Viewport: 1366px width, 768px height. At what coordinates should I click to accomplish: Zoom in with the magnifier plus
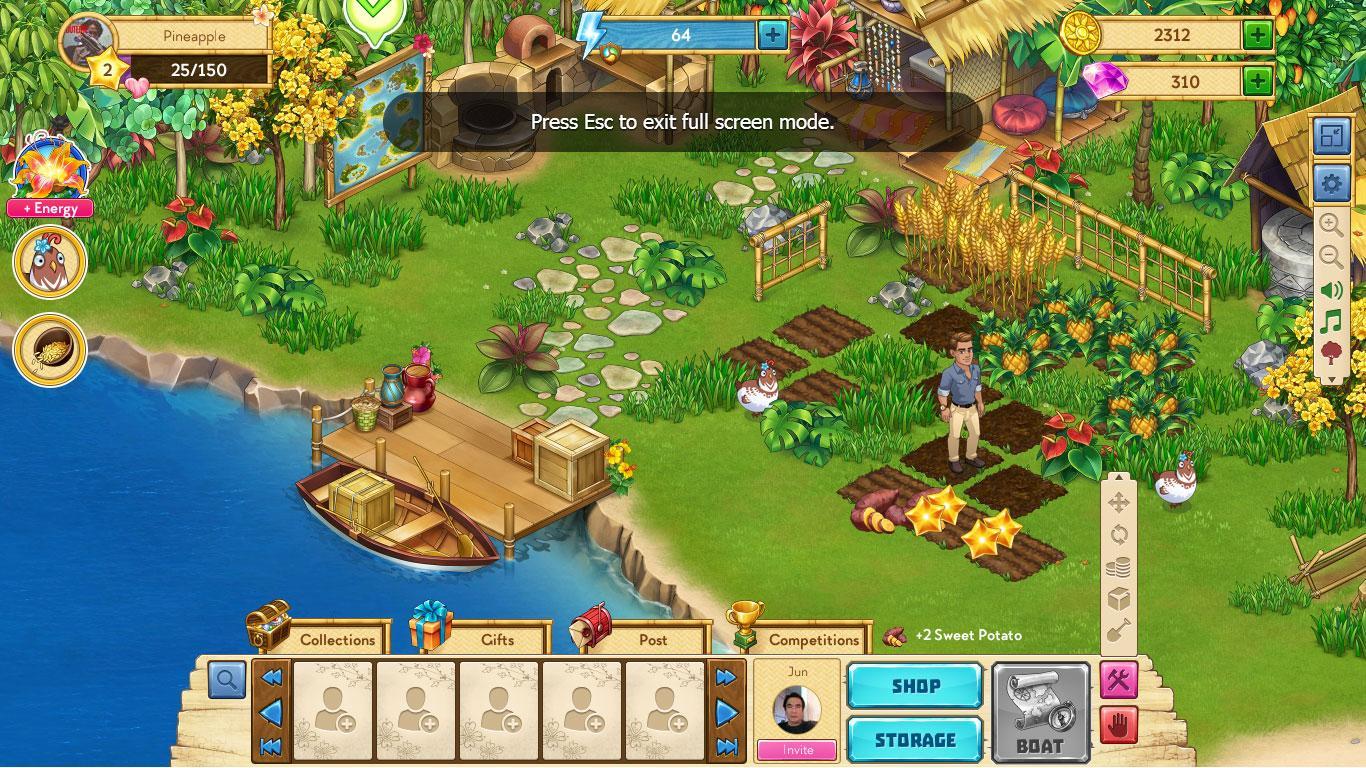[x=1330, y=224]
